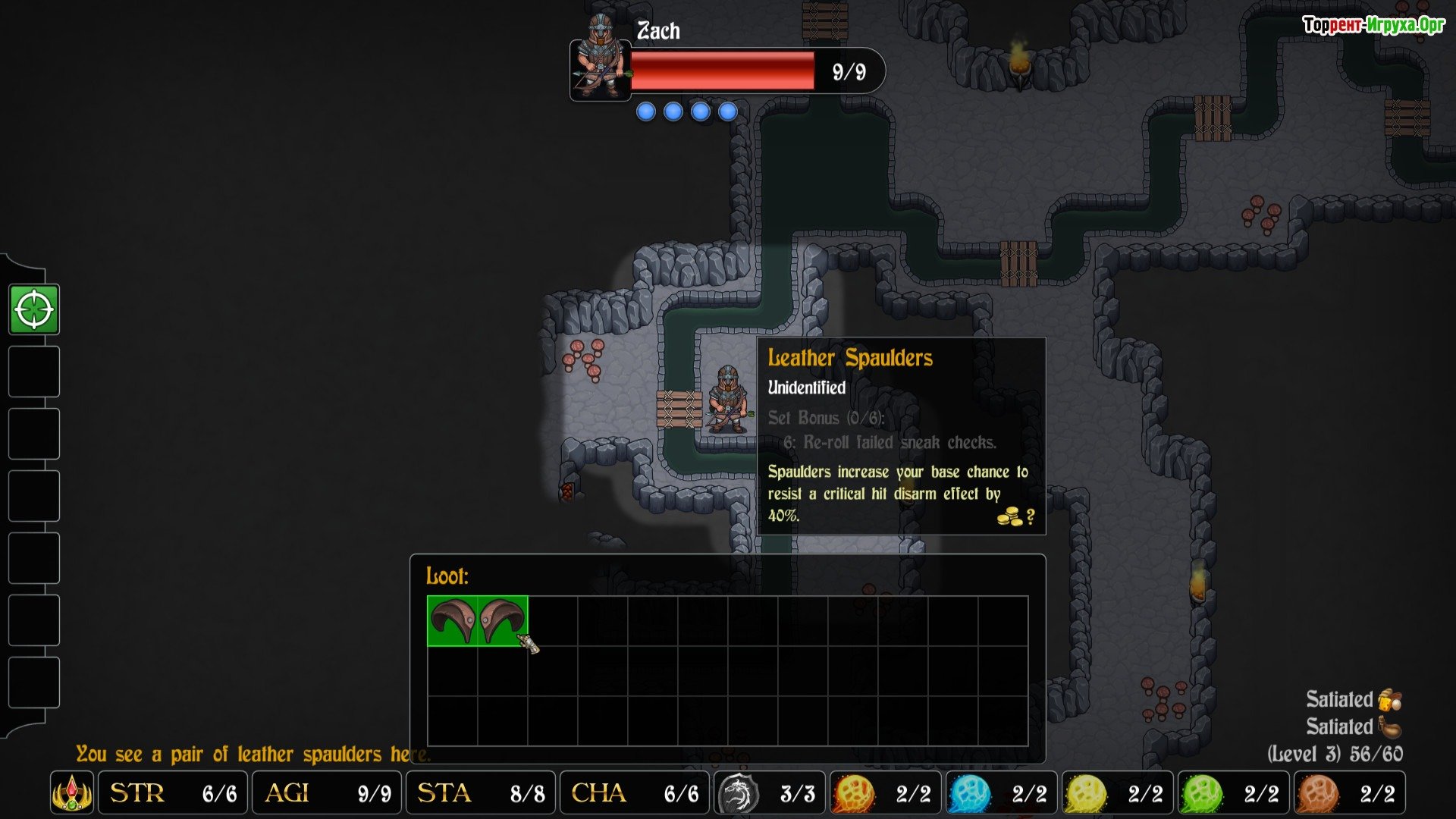Open the crown icon in the bottom bar
The height and width of the screenshot is (819, 1456).
[72, 793]
